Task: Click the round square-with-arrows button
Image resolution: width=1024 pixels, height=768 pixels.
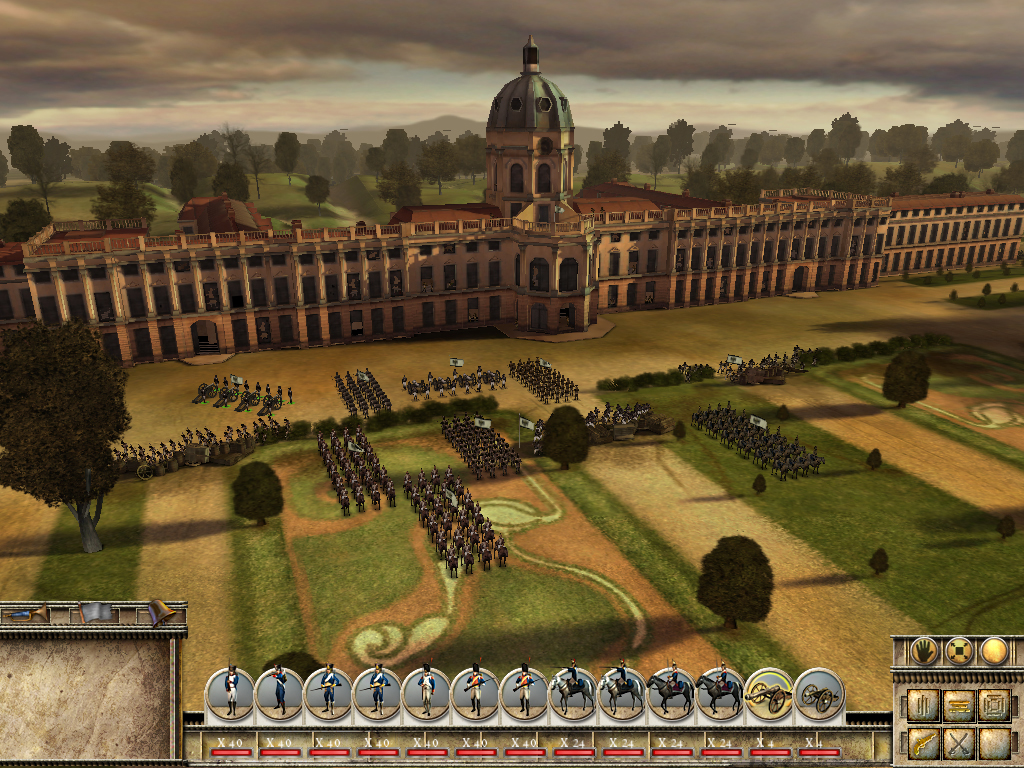Action: [959, 652]
